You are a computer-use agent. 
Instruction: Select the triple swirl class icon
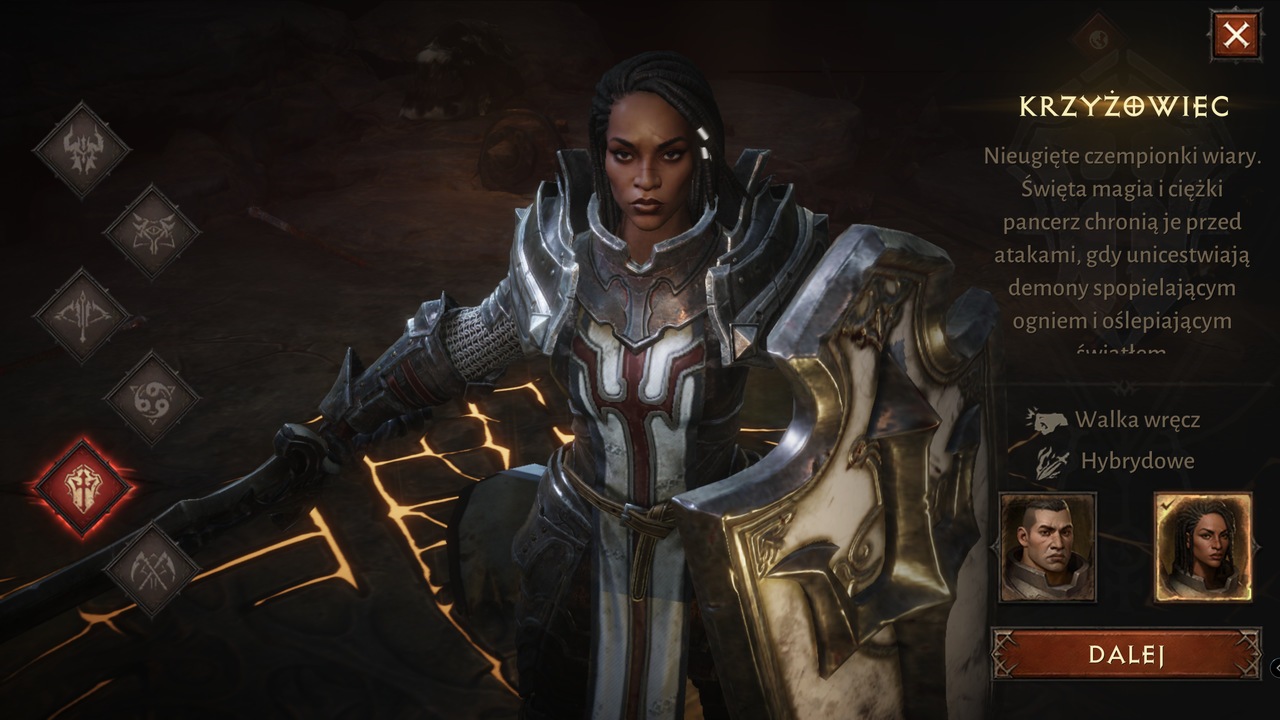point(152,398)
